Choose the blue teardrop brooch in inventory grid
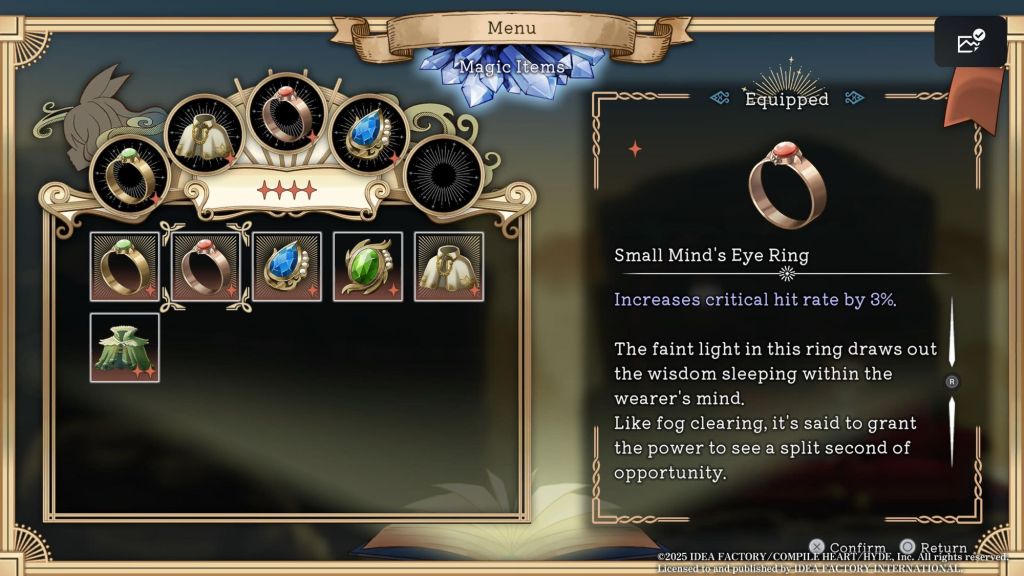 point(287,267)
